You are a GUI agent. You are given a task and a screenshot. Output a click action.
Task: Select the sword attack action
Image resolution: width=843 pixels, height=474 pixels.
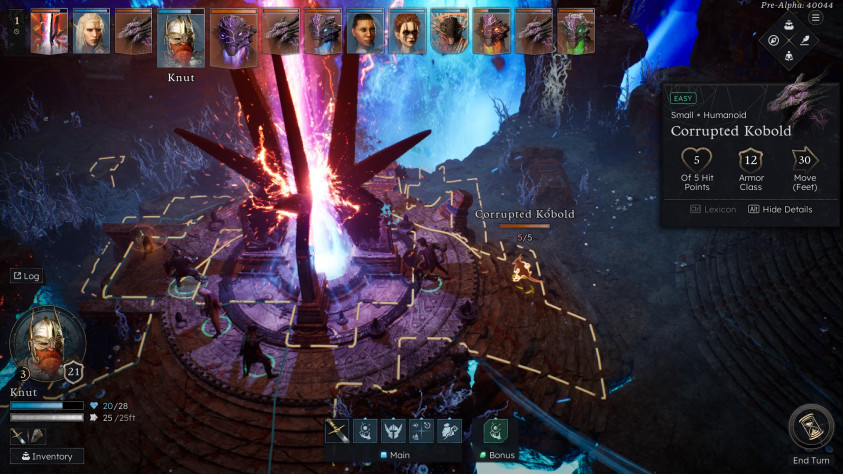pos(337,431)
